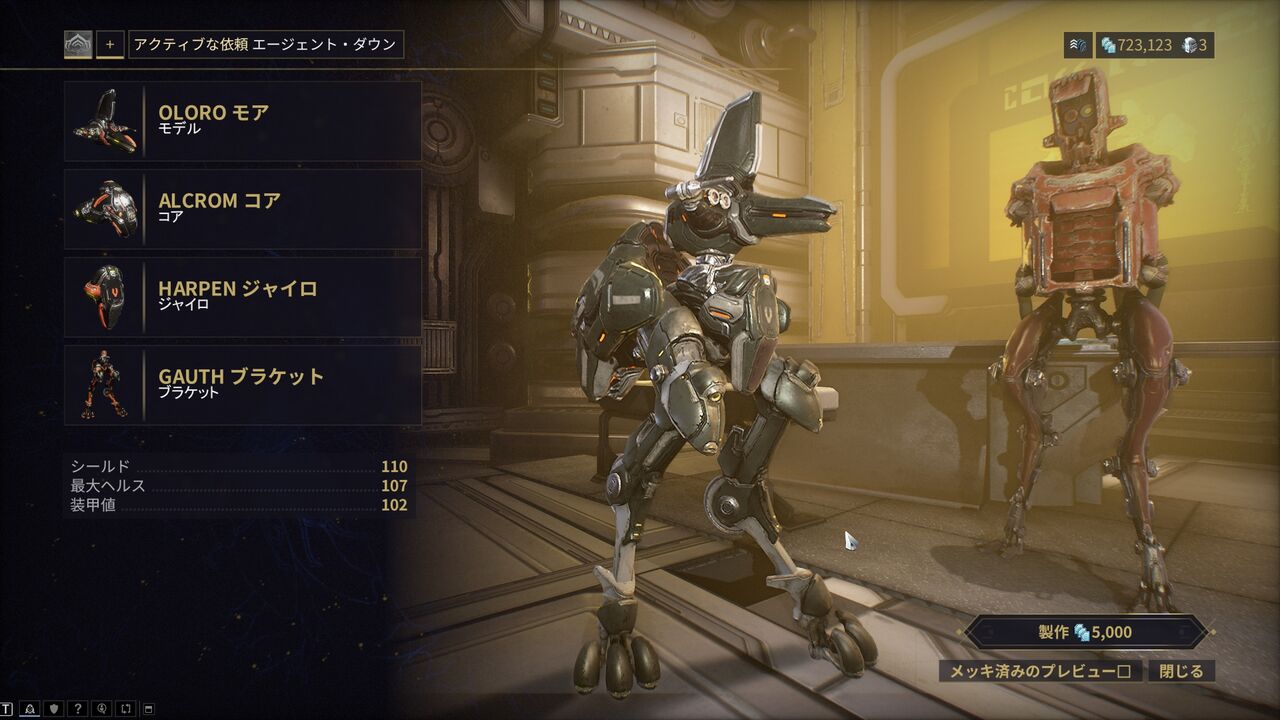Open the question mark chat tab

click(x=78, y=709)
